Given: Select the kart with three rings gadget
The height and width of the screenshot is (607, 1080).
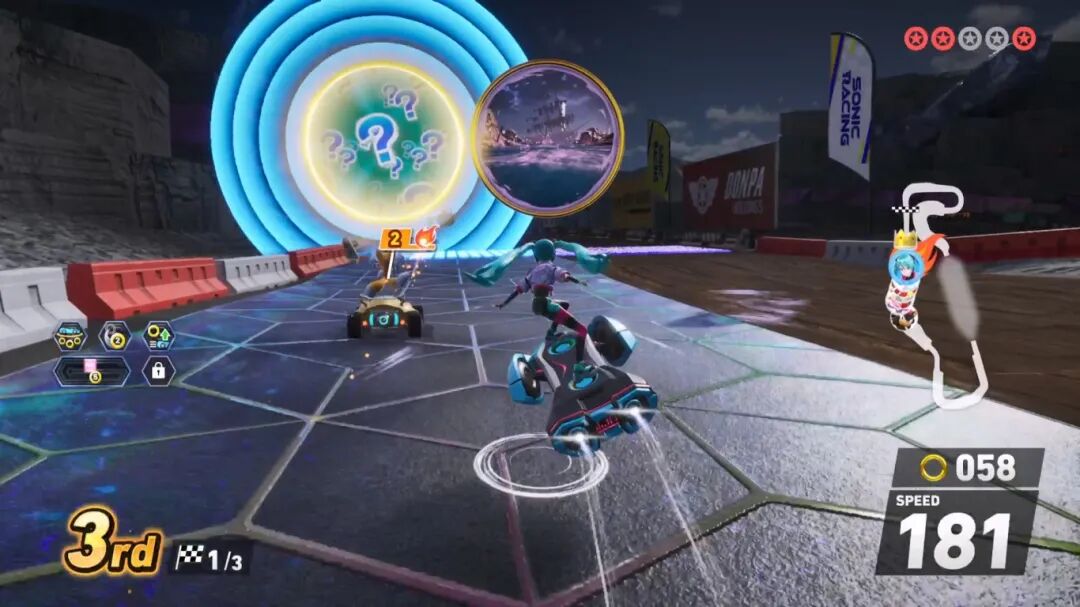Looking at the screenshot, I should click(x=70, y=336).
